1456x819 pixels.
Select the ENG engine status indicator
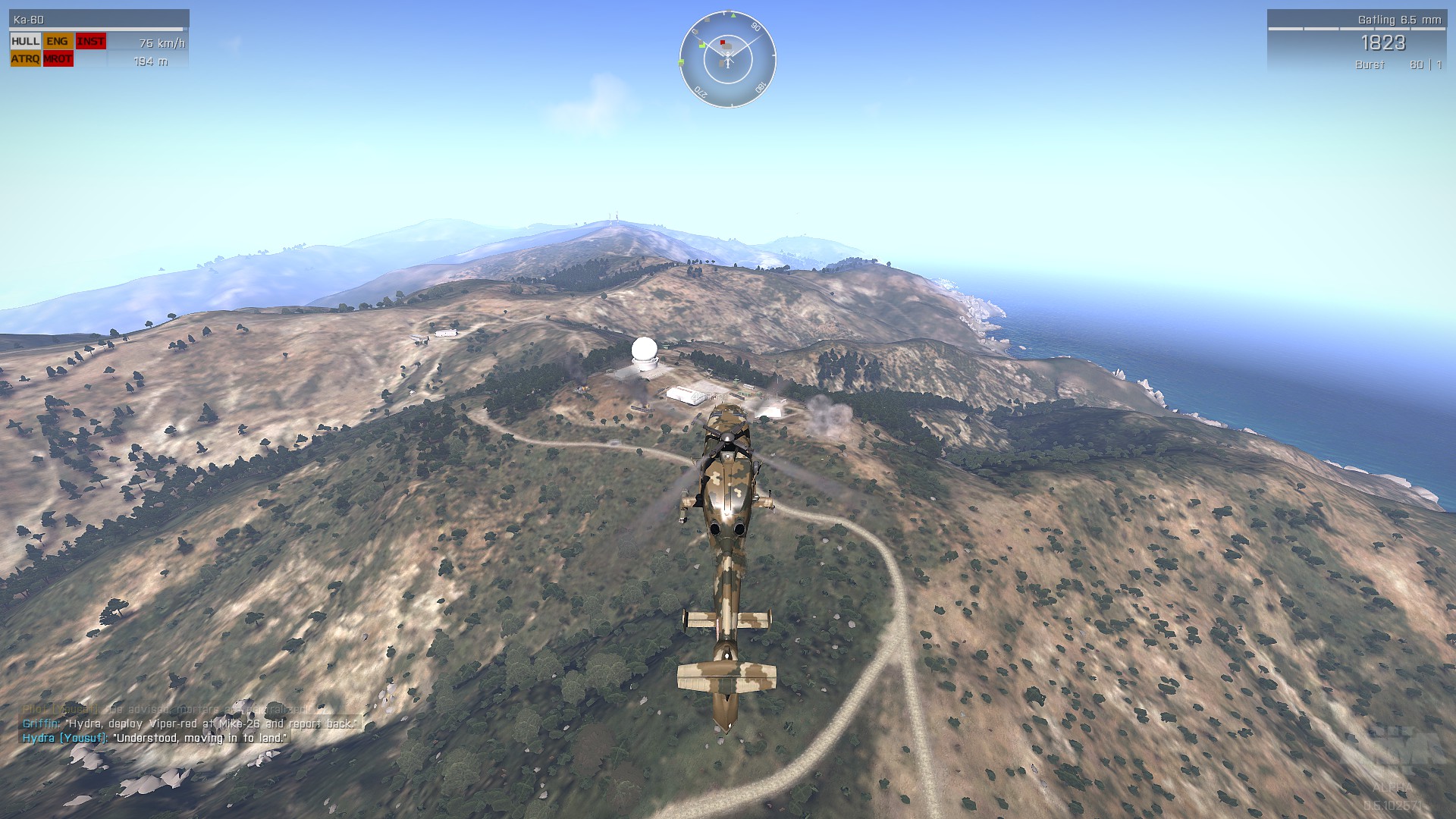(58, 42)
